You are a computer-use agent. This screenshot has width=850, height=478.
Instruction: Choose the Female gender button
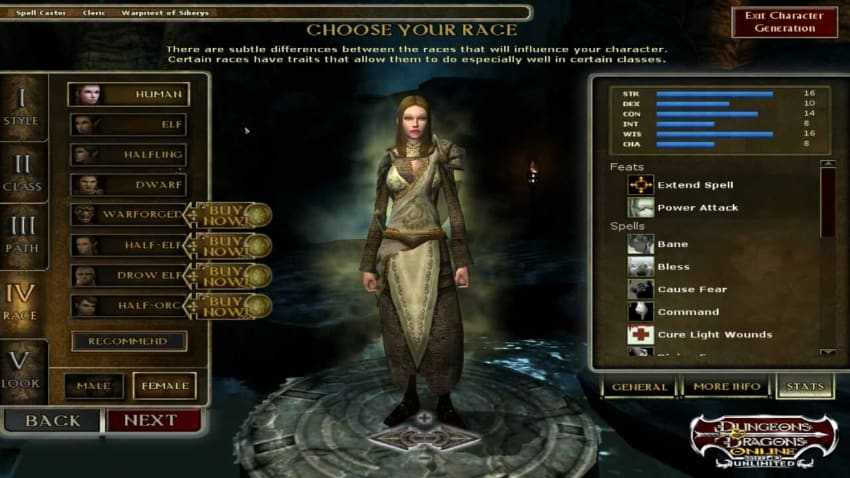[165, 386]
